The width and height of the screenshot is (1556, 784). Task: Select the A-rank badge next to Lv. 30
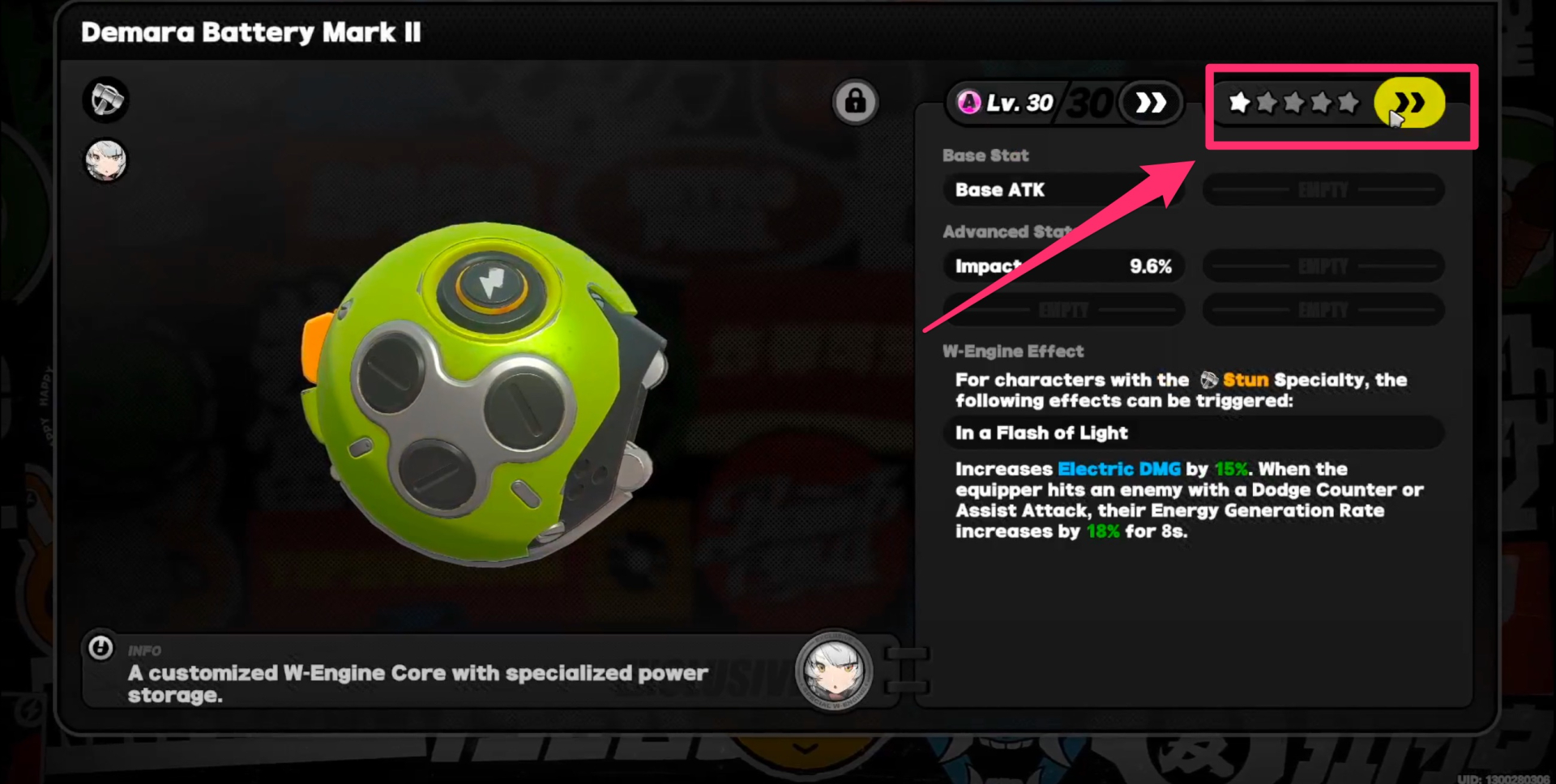(968, 102)
